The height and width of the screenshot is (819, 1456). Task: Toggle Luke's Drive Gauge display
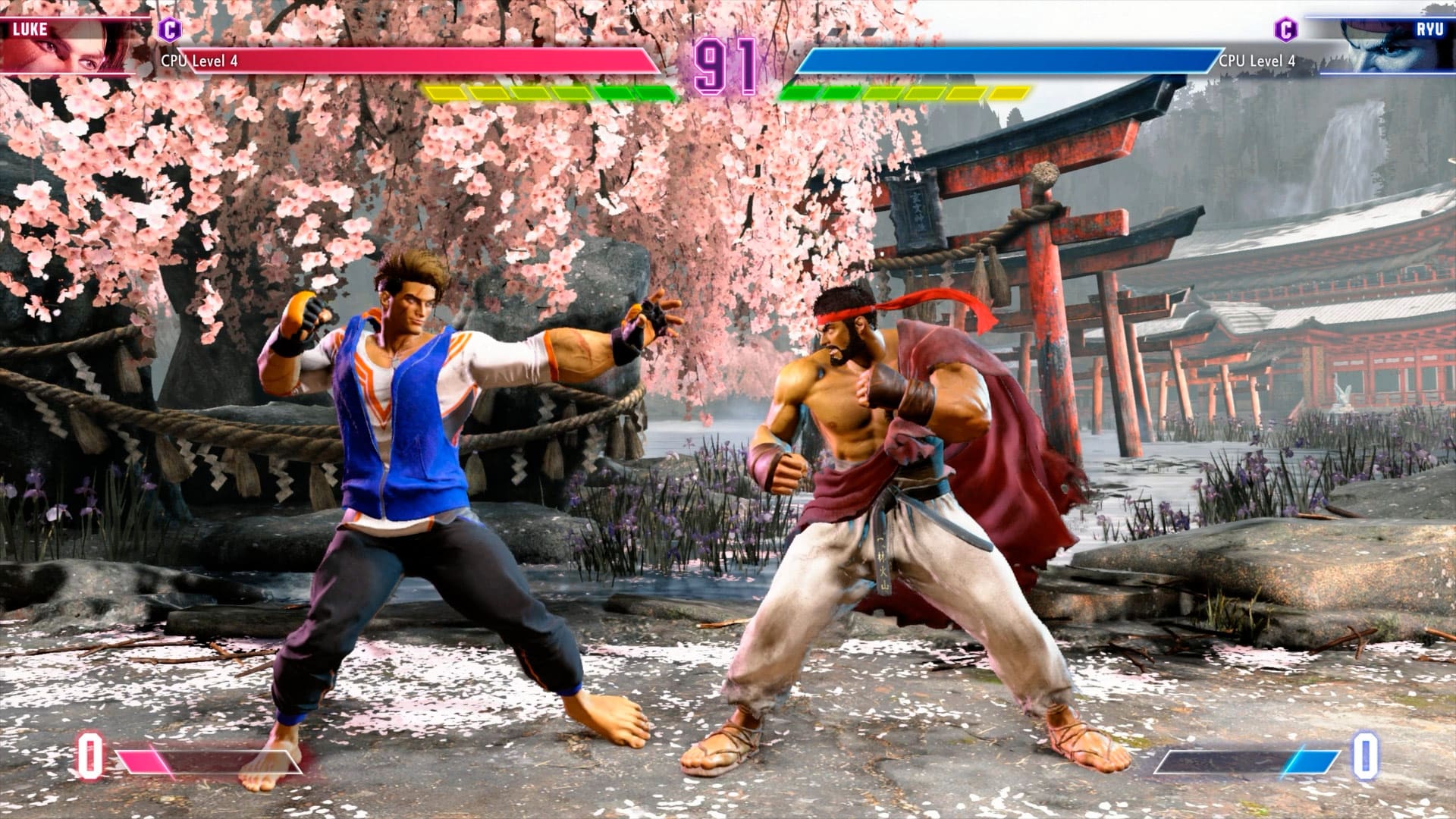(x=546, y=93)
